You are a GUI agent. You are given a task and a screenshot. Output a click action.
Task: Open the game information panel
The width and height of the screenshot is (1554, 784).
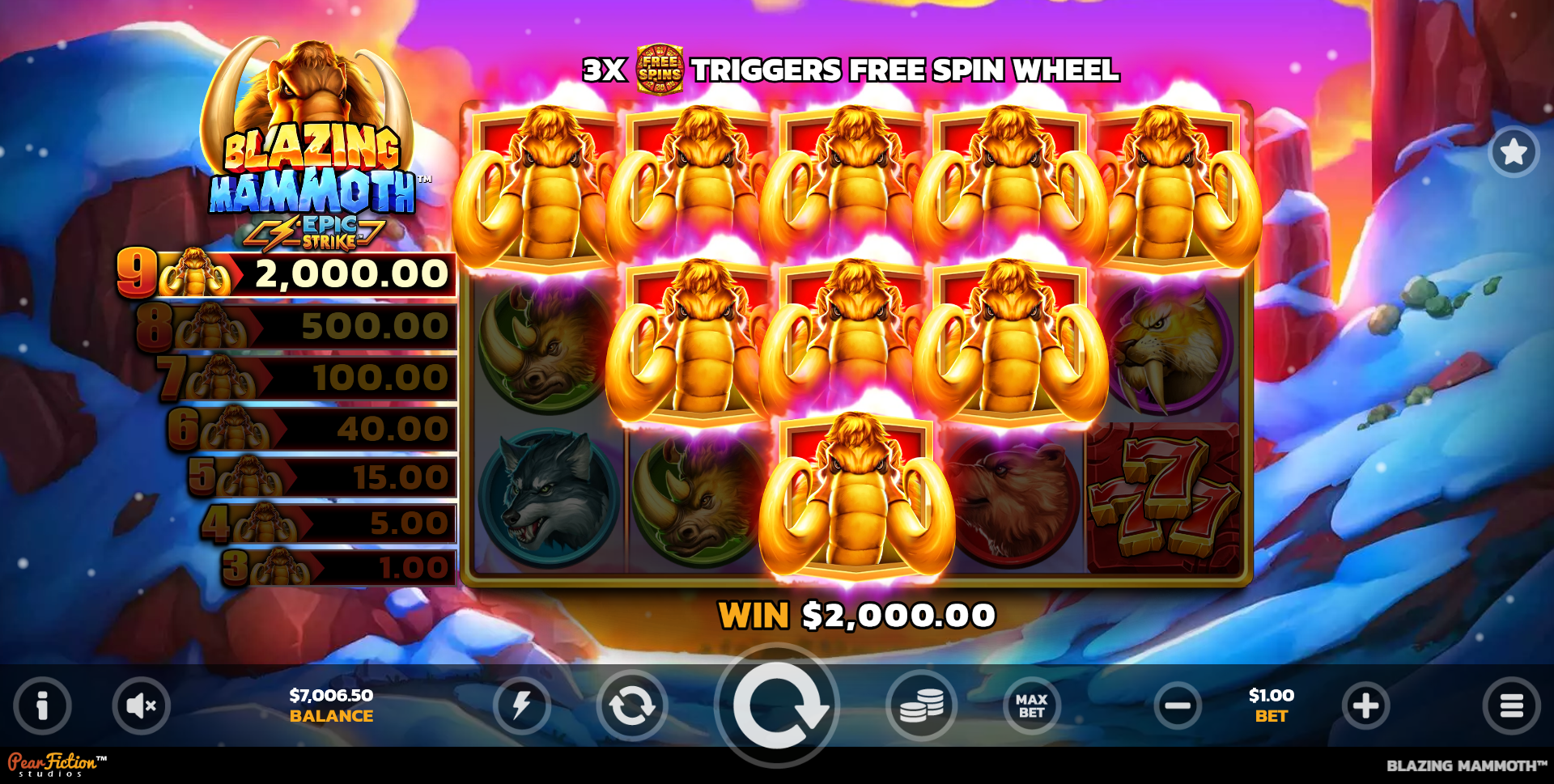click(x=42, y=705)
